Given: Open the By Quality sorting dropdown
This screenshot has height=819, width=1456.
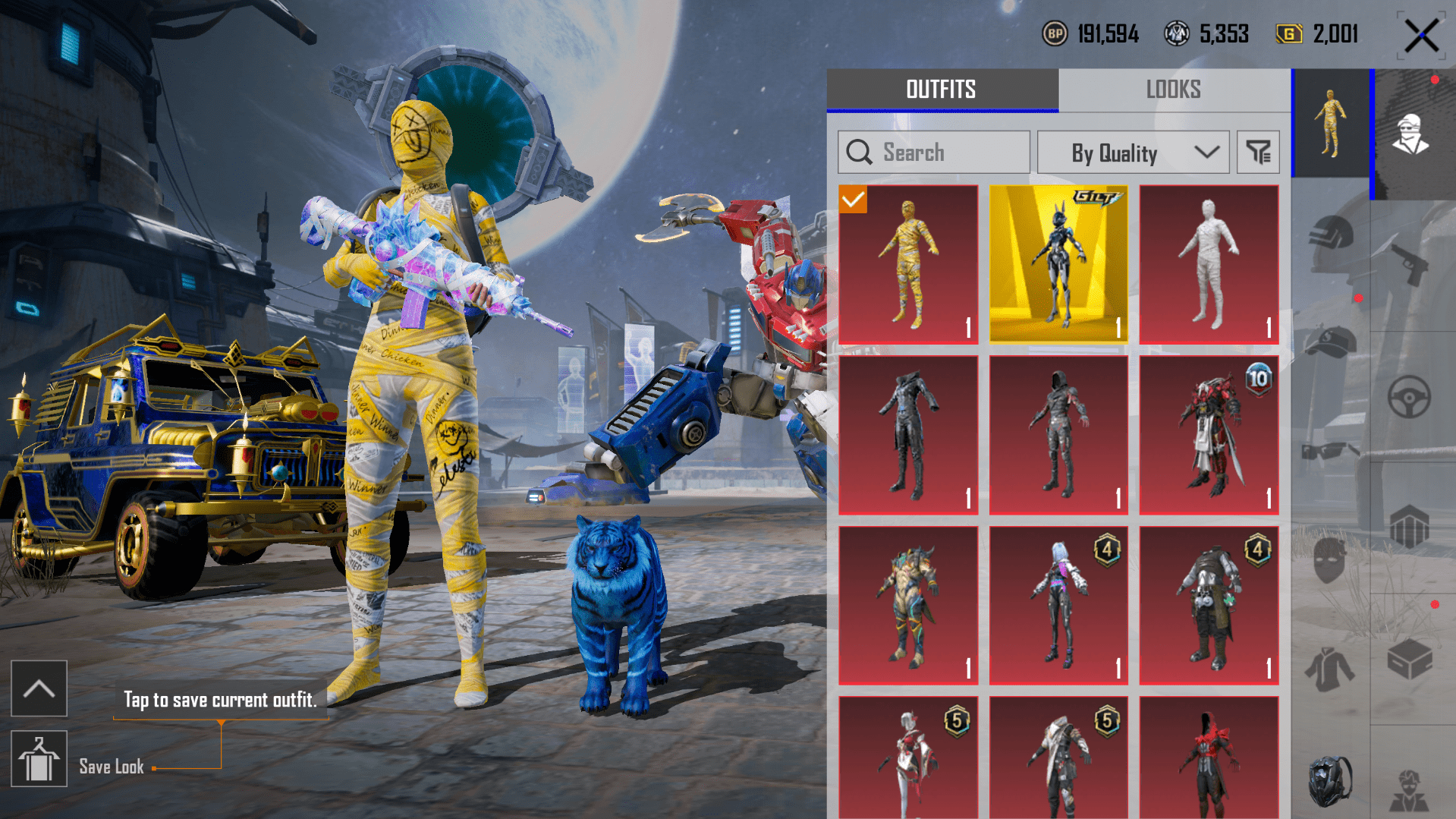Looking at the screenshot, I should (x=1132, y=152).
